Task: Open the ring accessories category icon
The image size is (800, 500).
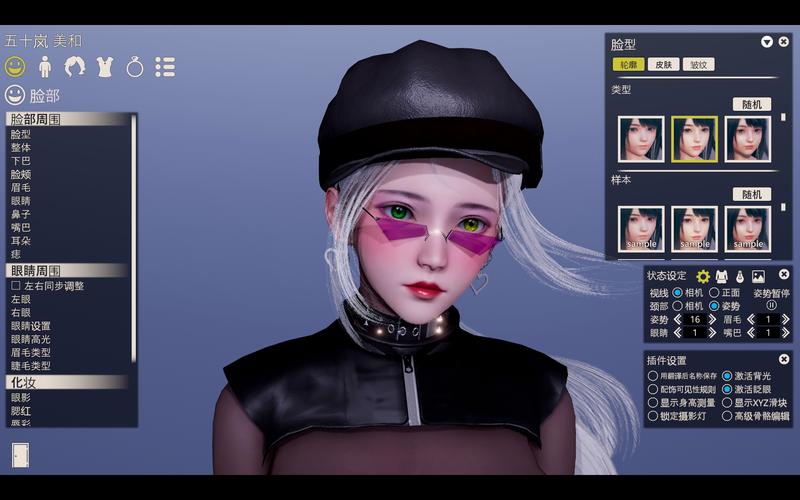Action: [x=135, y=67]
